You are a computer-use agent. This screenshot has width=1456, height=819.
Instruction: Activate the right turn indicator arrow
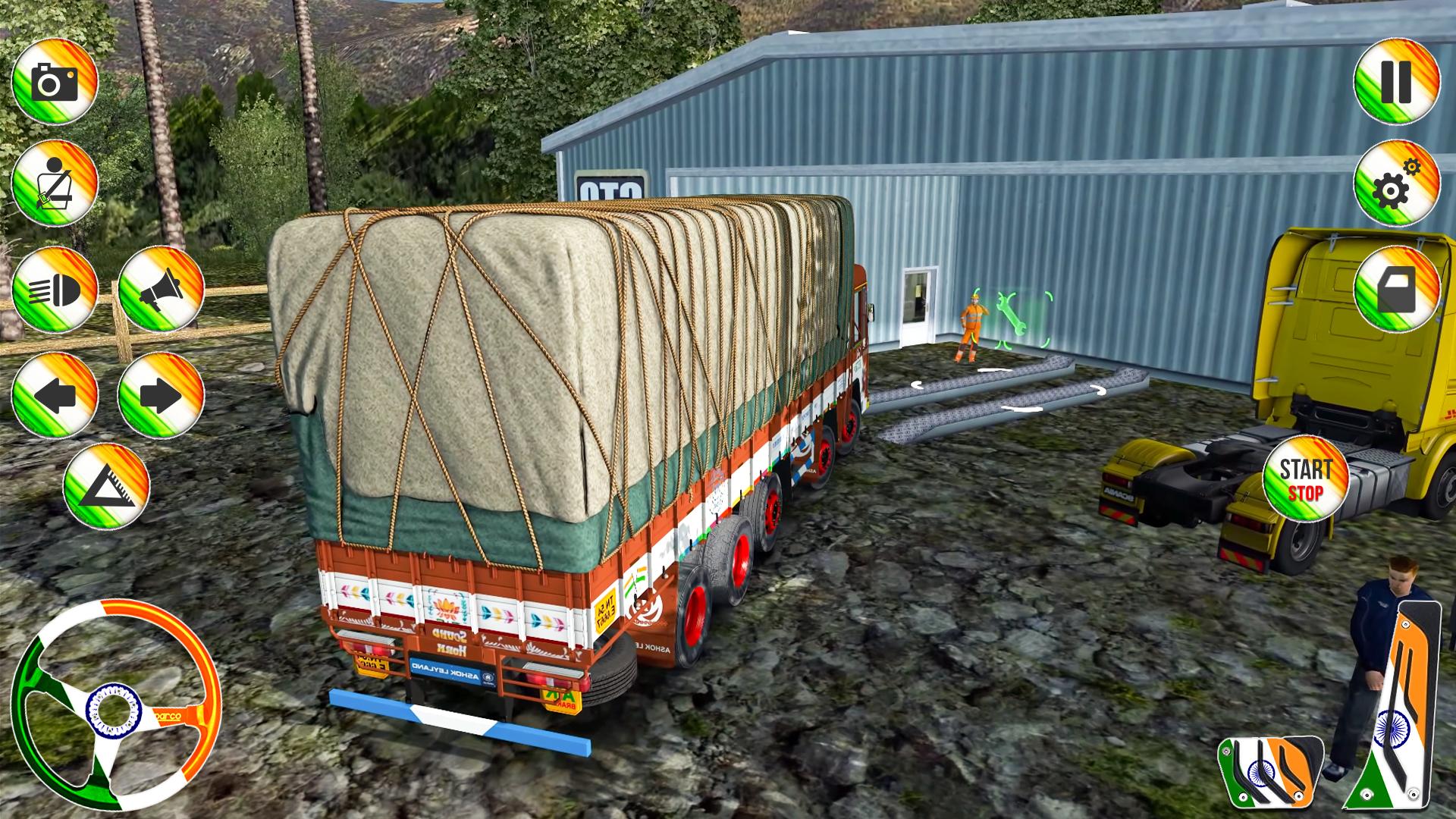pos(161,395)
